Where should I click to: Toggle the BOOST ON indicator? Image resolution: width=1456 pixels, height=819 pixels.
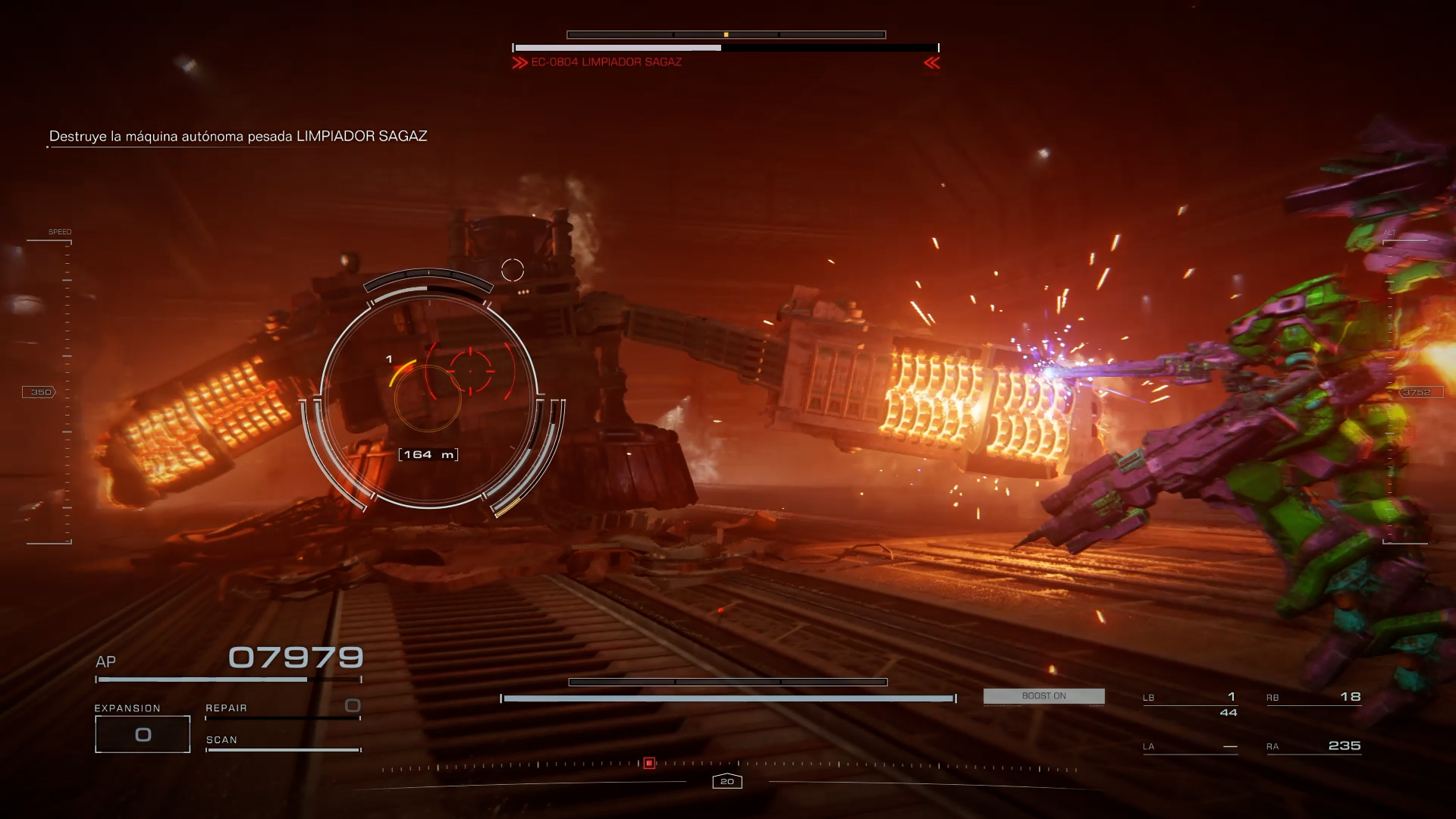(x=1043, y=696)
